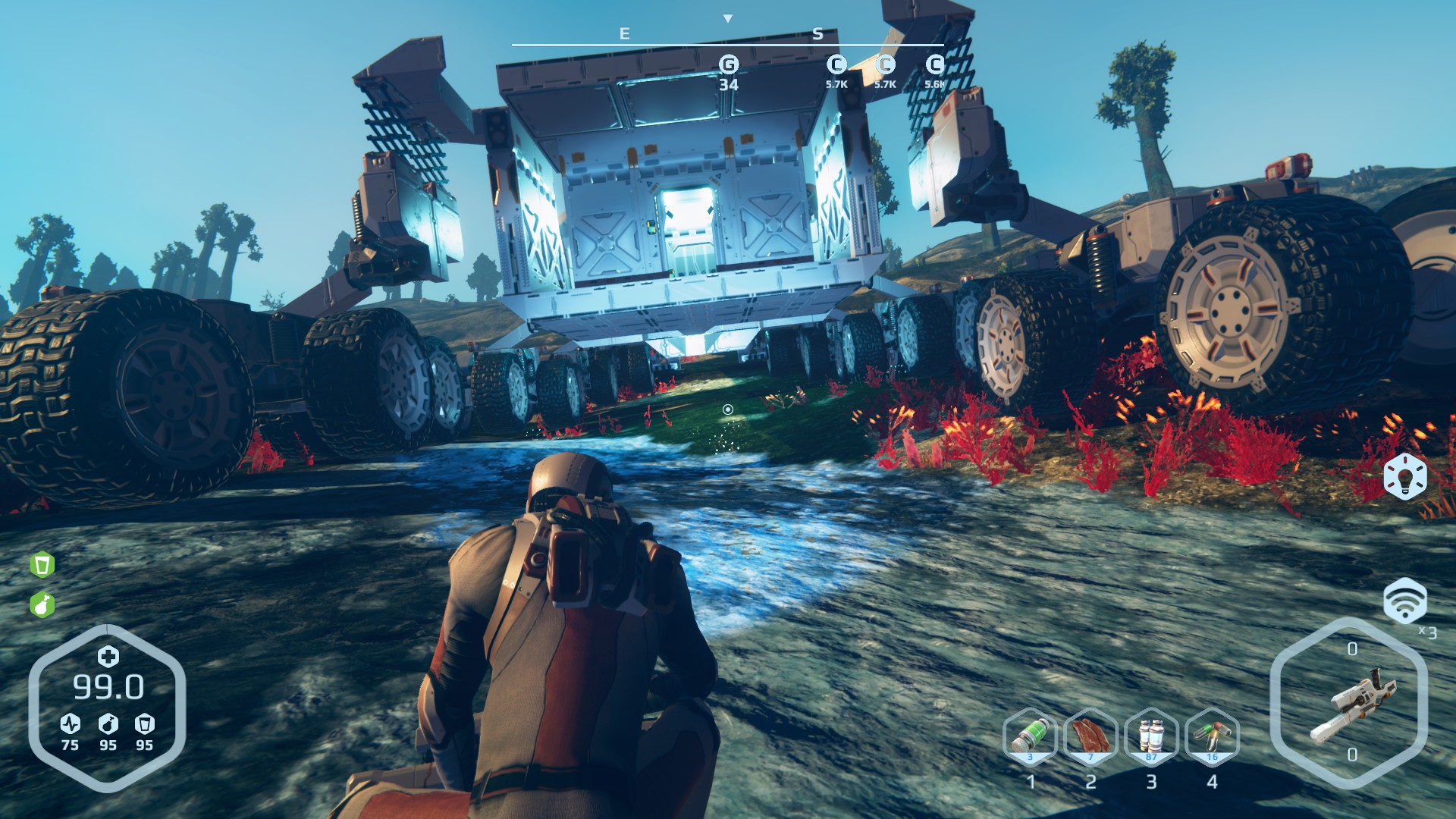The image size is (1456, 819).
Task: Click the downward triangle above the compass
Action: pyautogui.click(x=729, y=18)
